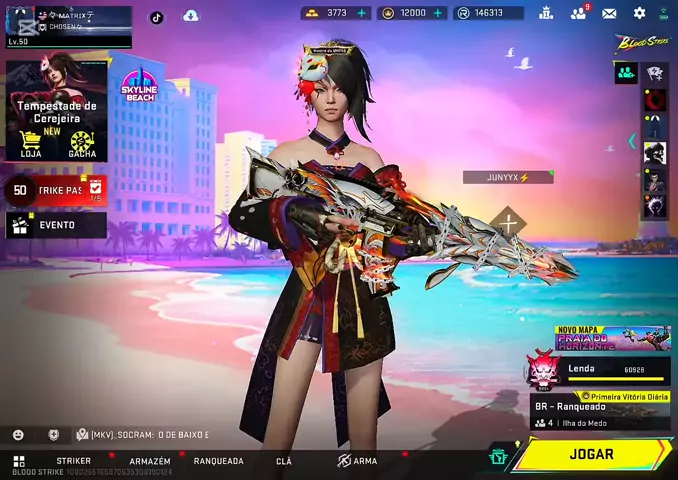Open the Skyline Beach event badge
Screen dimensions: 678x480
(x=138, y=88)
